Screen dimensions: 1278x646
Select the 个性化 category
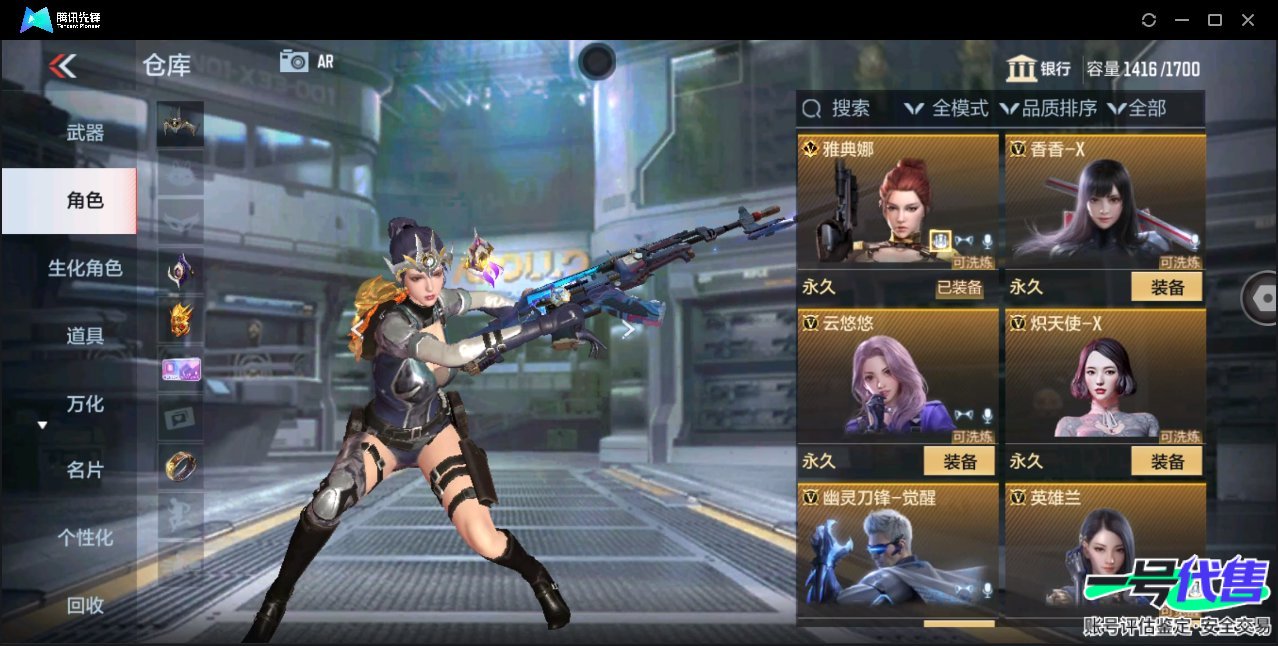pos(85,537)
